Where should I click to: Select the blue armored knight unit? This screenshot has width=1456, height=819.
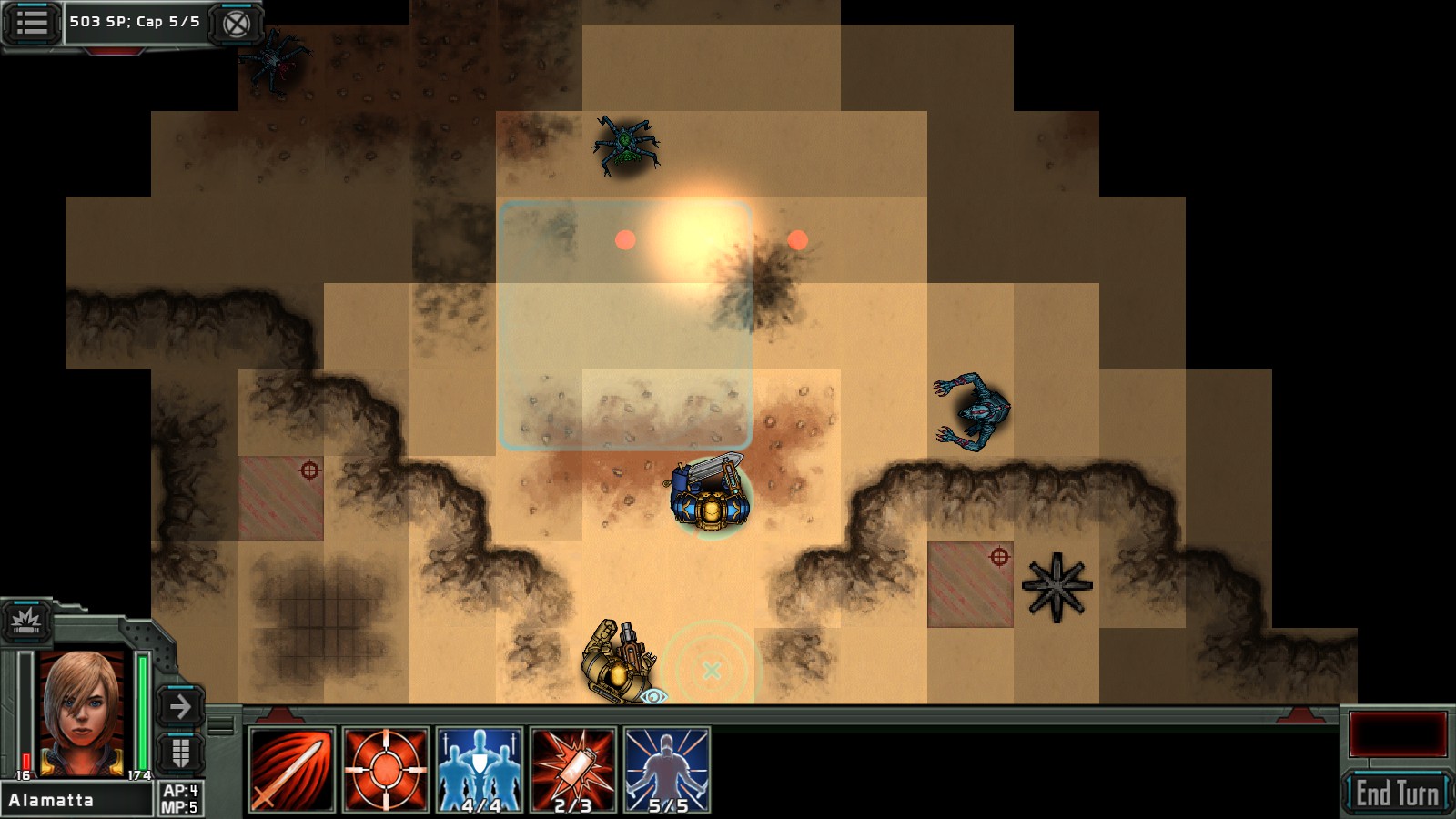[x=710, y=496]
